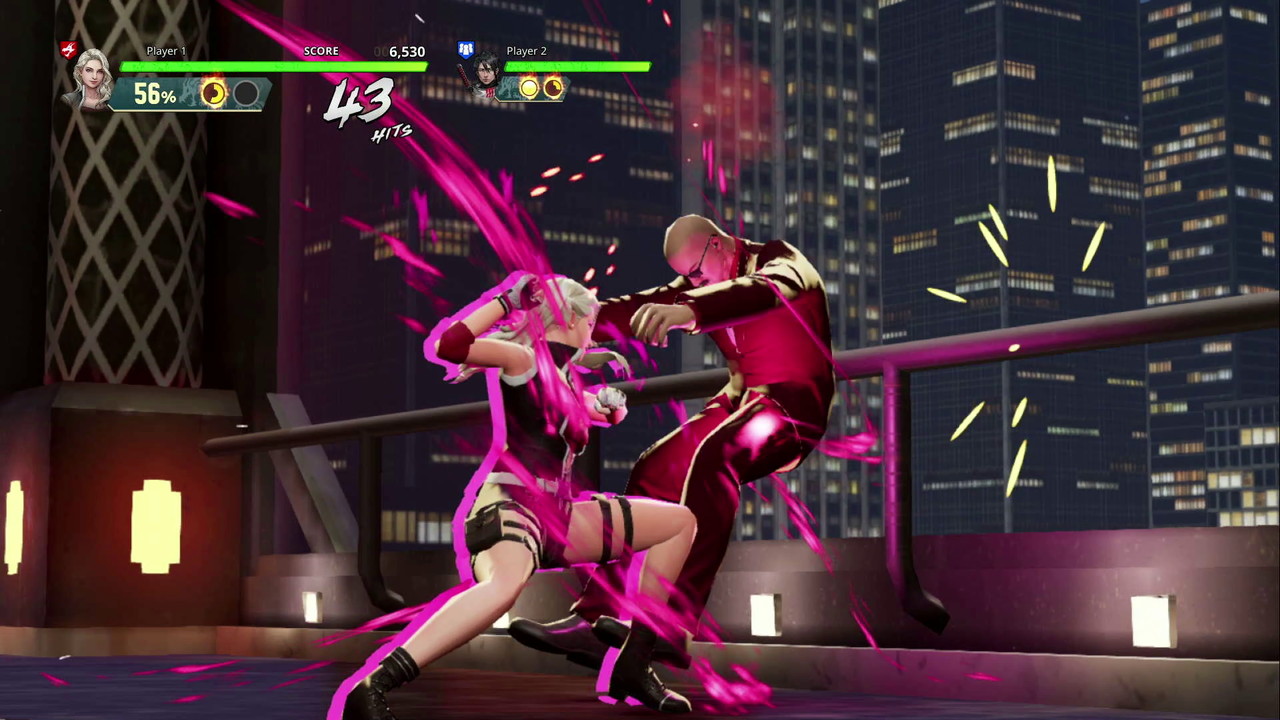Viewport: 1280px width, 720px height.
Task: Click Player 2's green health bar
Action: point(578,67)
